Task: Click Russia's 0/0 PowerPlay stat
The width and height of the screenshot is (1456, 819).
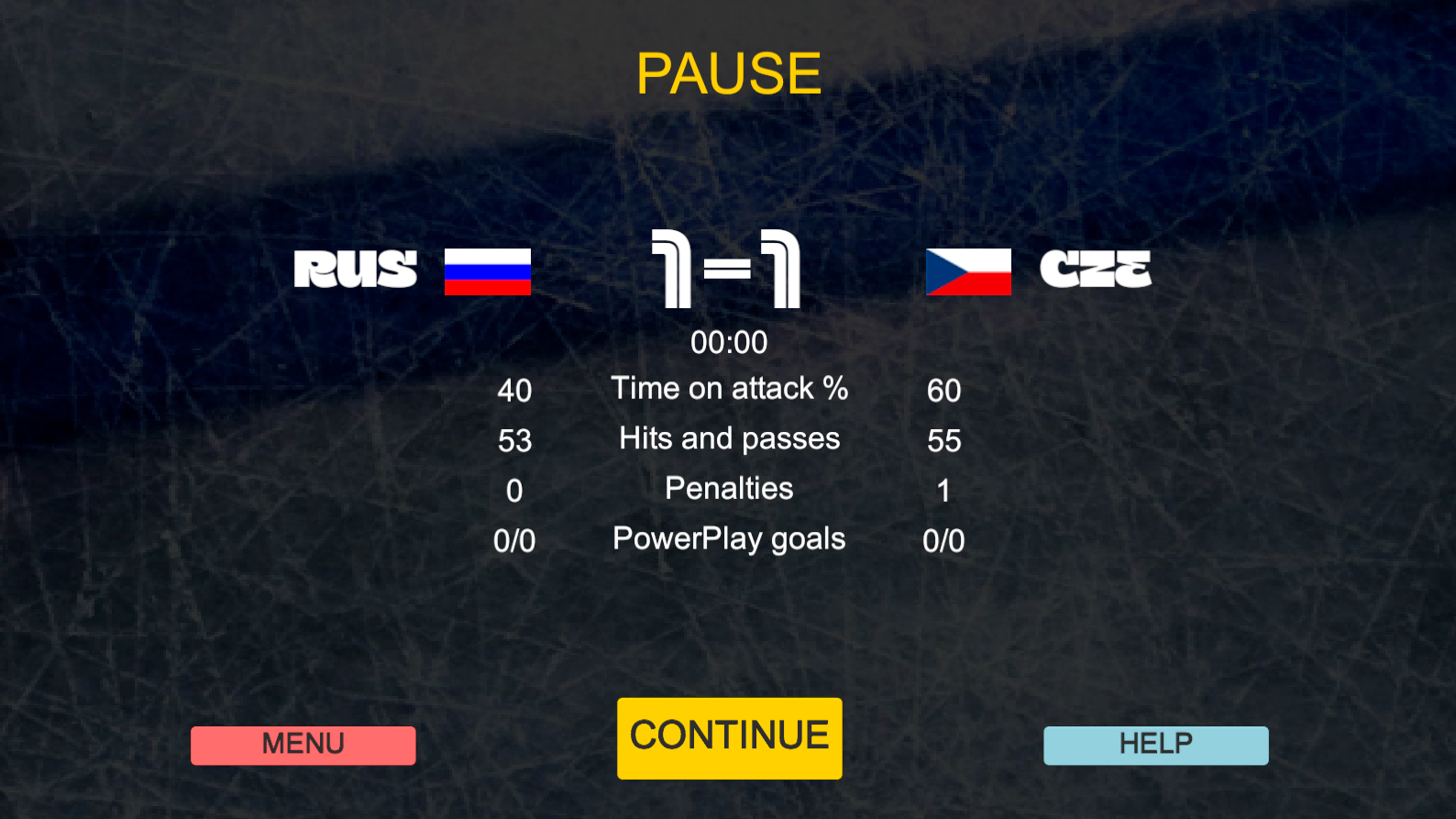Action: click(x=514, y=541)
